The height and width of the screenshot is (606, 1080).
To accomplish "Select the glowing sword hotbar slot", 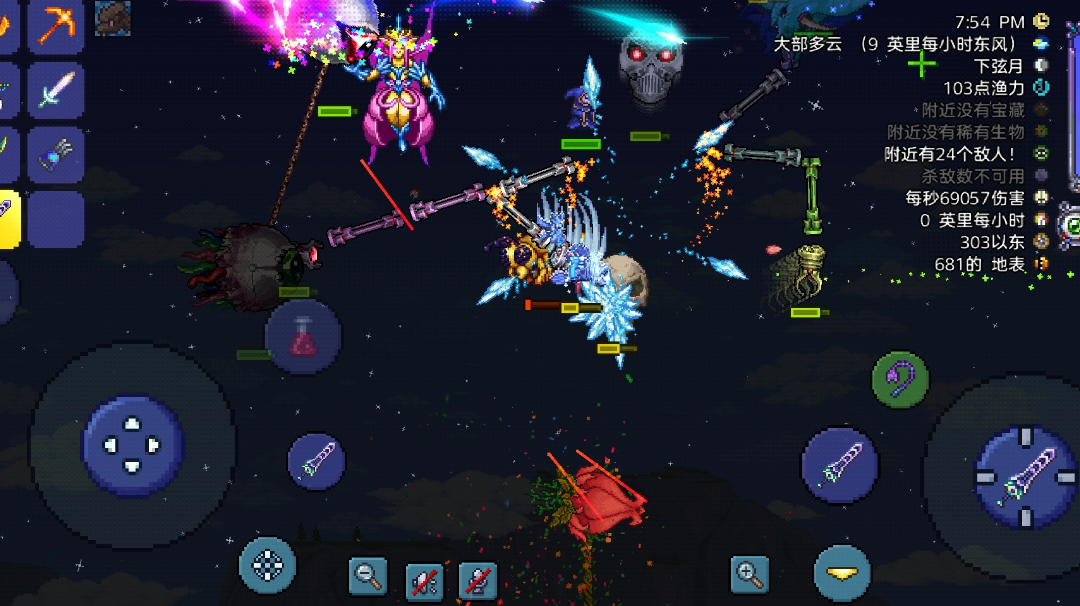I will (x=55, y=90).
